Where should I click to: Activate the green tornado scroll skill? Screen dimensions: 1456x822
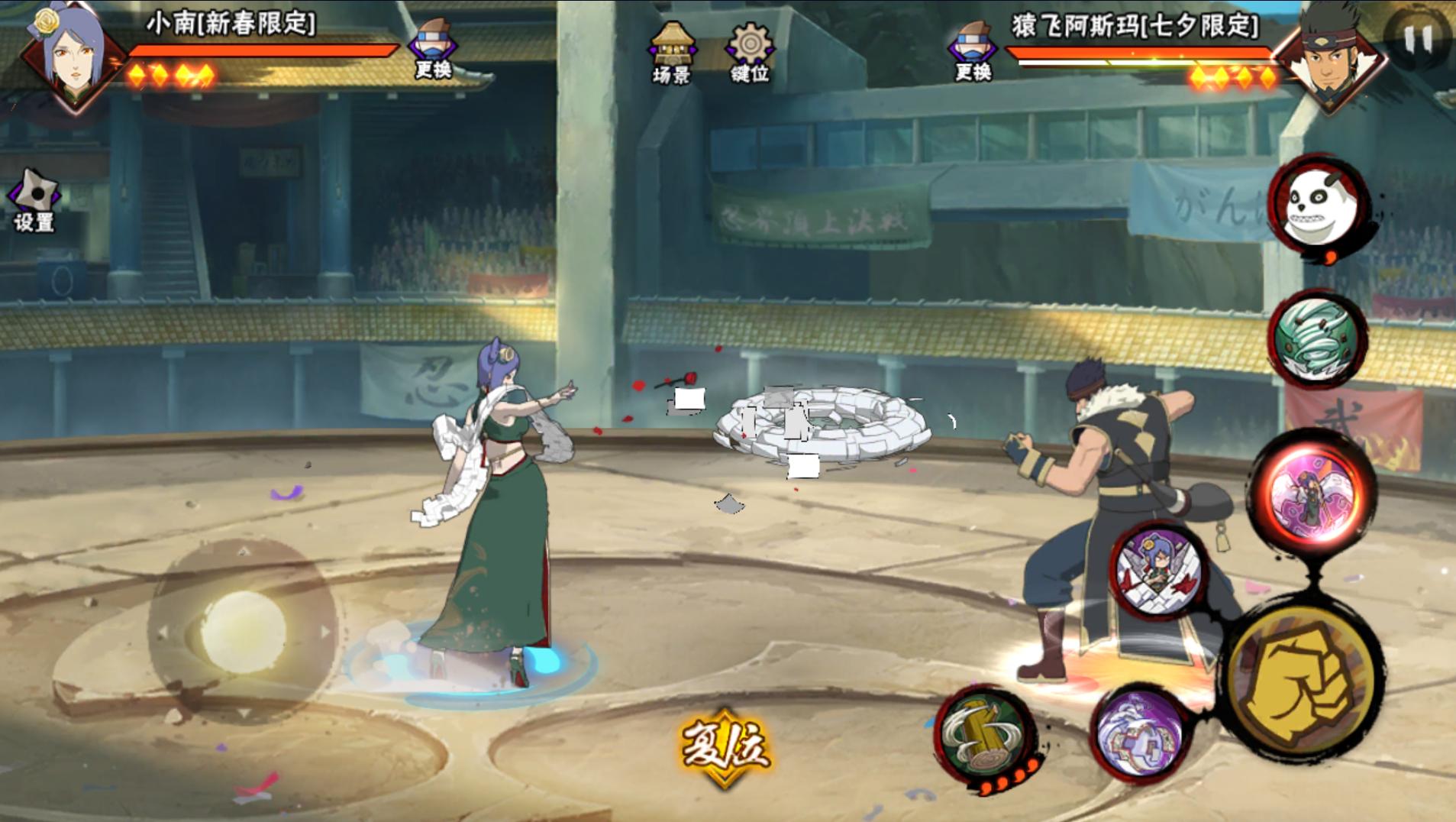click(x=1316, y=338)
